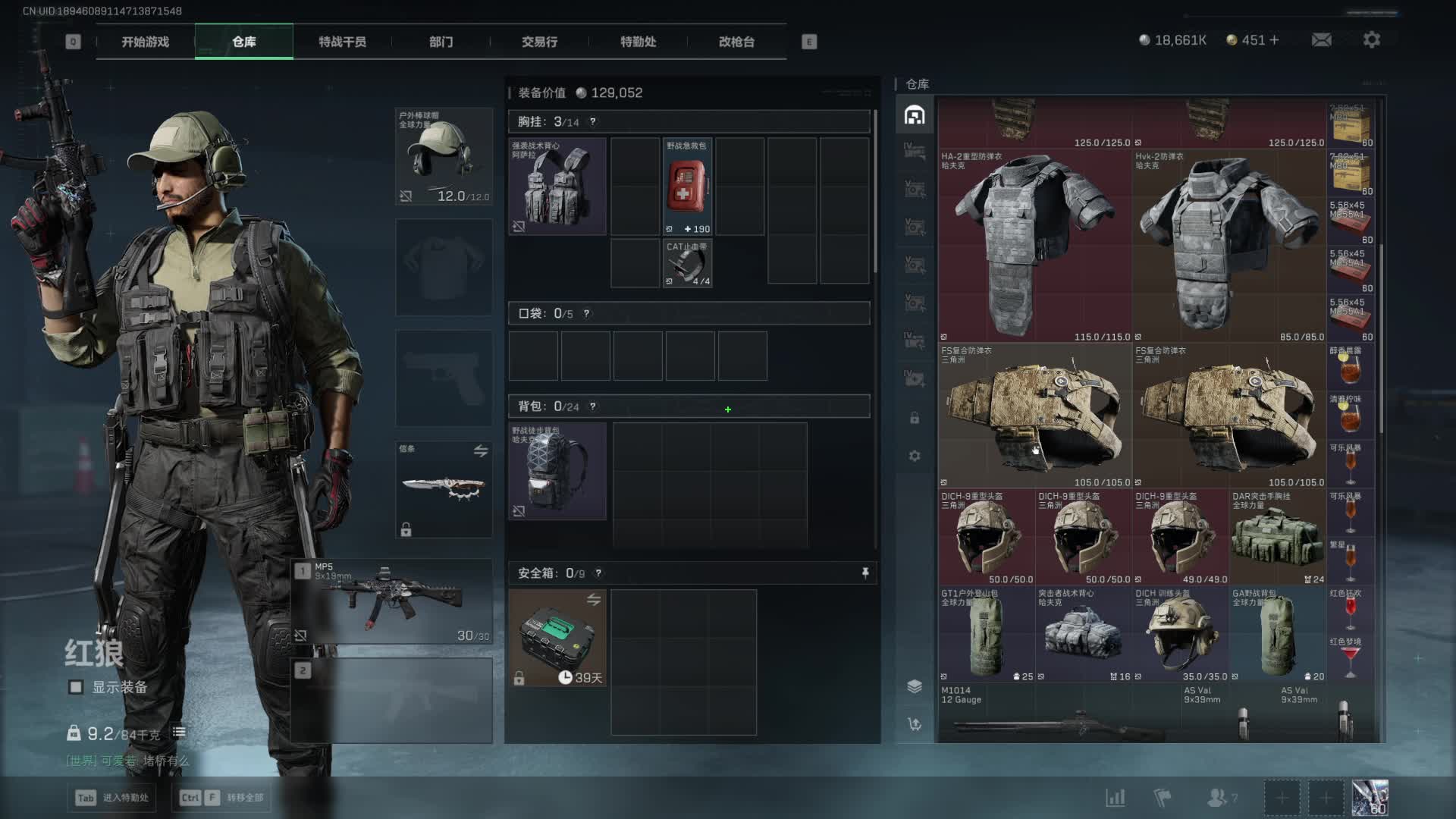Select the safe box container

[x=557, y=638]
